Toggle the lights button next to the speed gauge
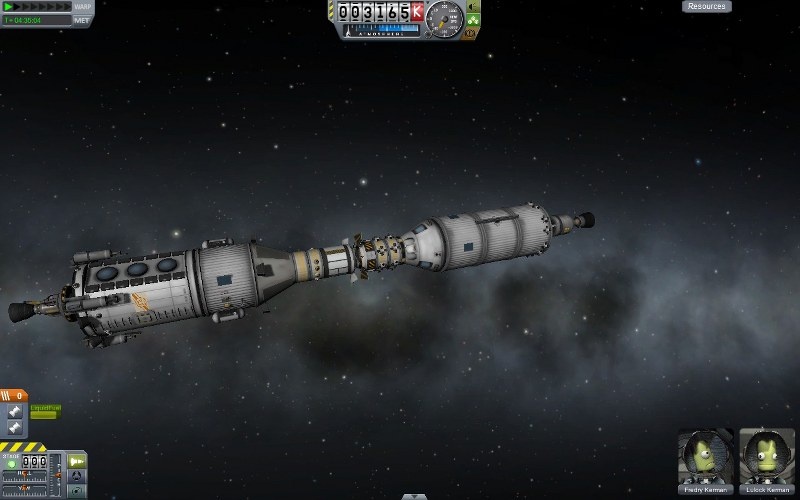The height and width of the screenshot is (500, 800). point(473,7)
